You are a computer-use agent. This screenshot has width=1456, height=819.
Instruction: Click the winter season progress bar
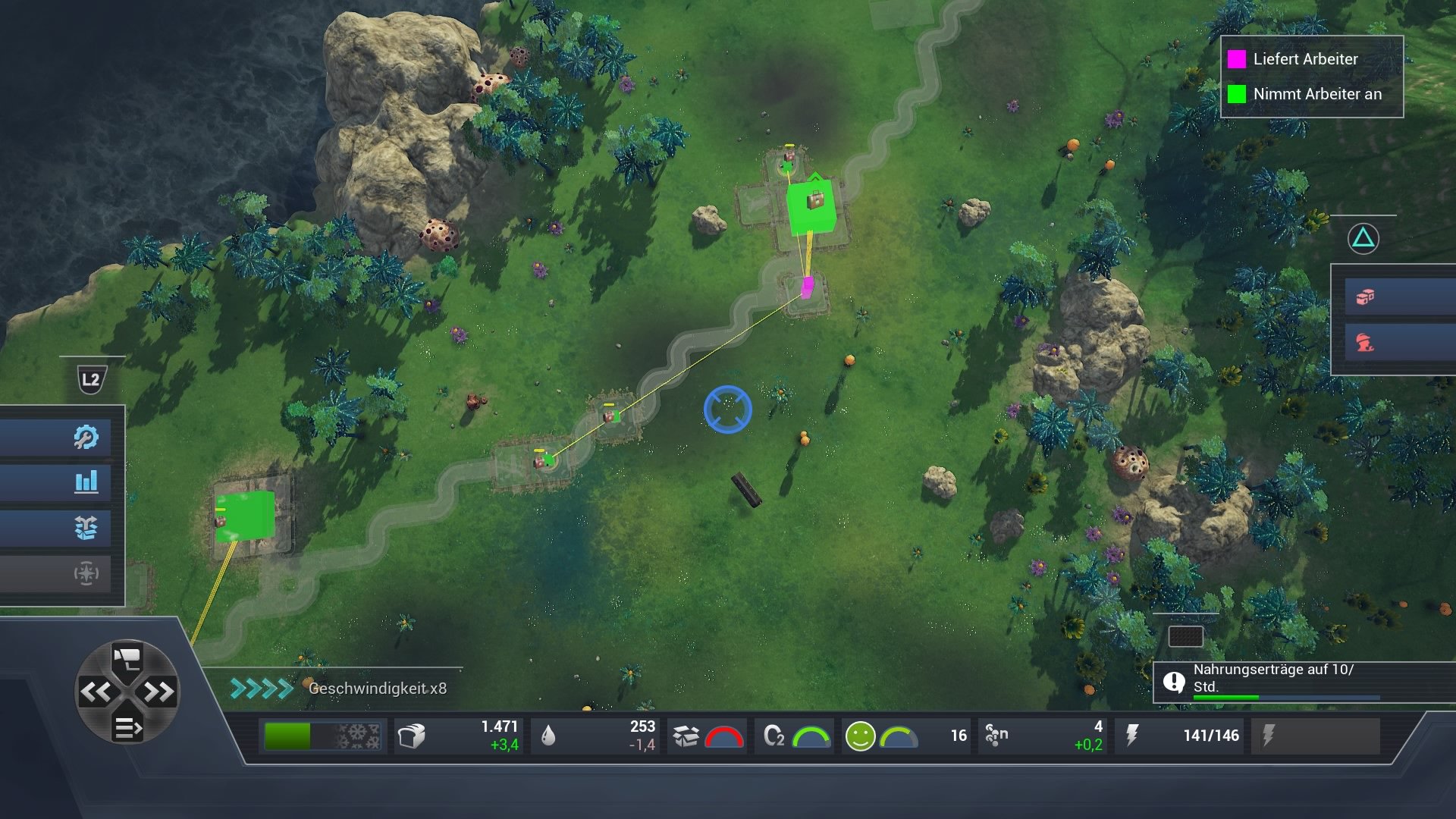(322, 735)
